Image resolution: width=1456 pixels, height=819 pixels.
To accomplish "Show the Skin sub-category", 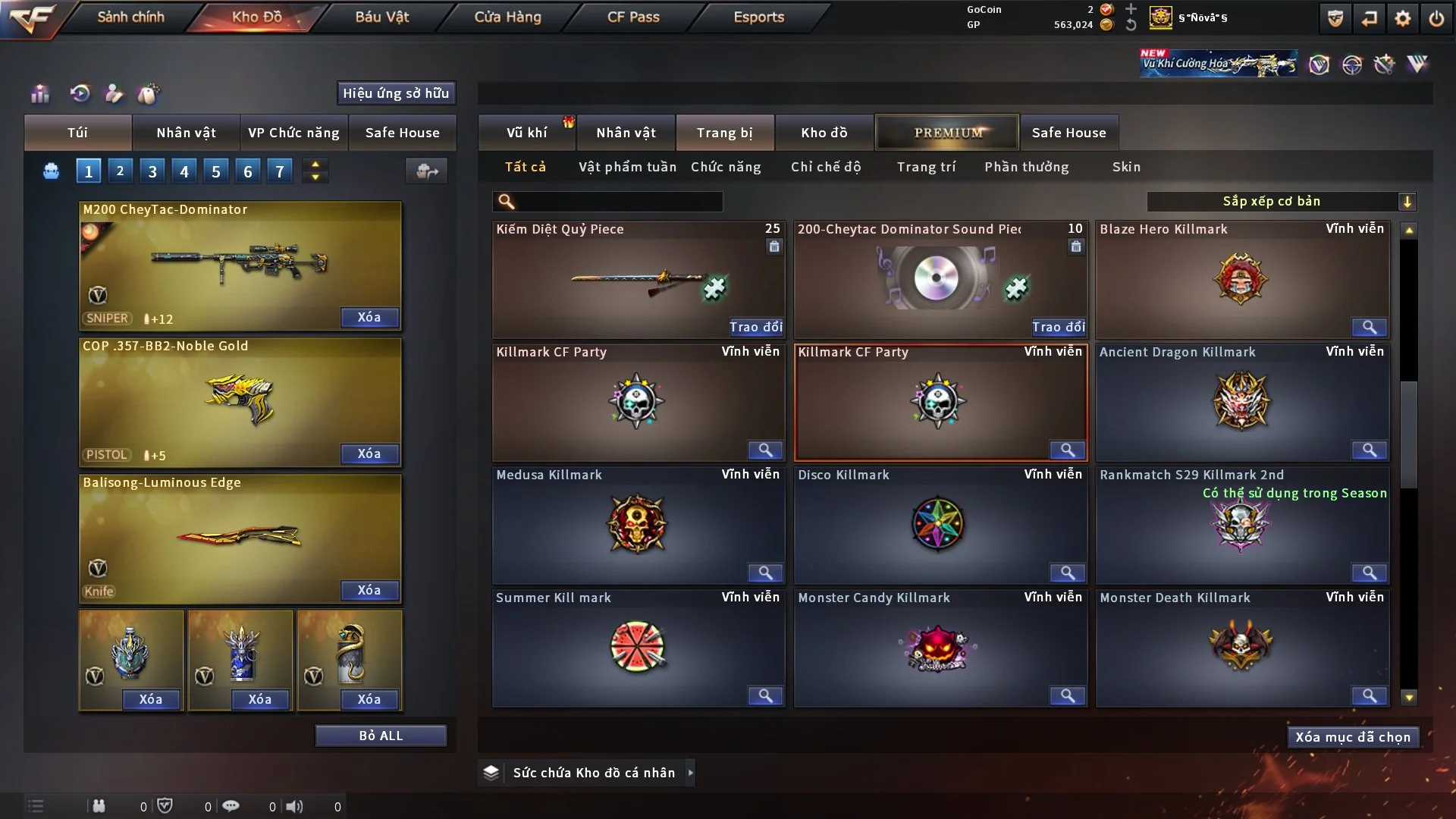I will click(1126, 167).
